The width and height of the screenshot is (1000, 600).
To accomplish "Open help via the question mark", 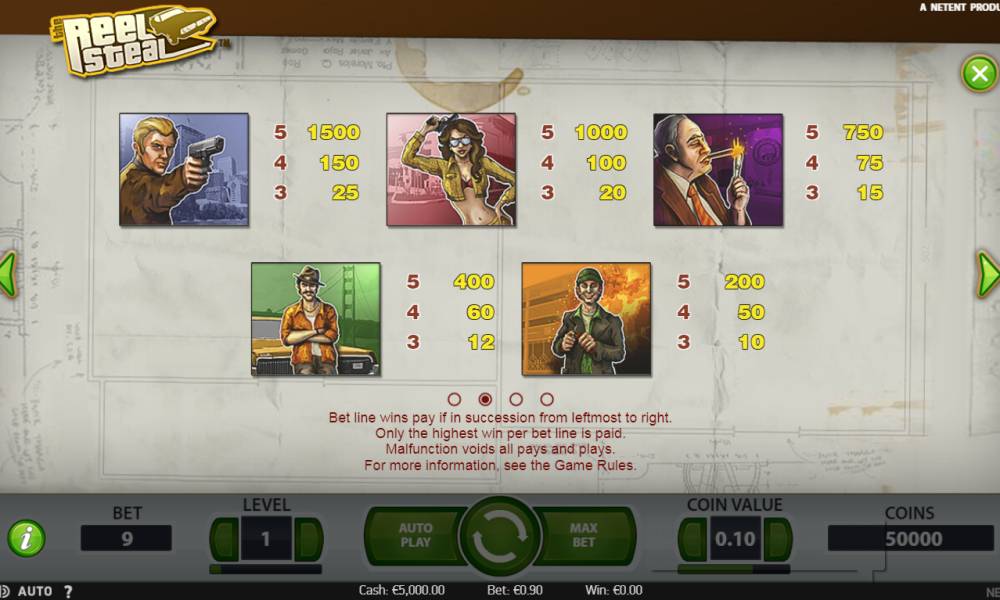I will (68, 591).
